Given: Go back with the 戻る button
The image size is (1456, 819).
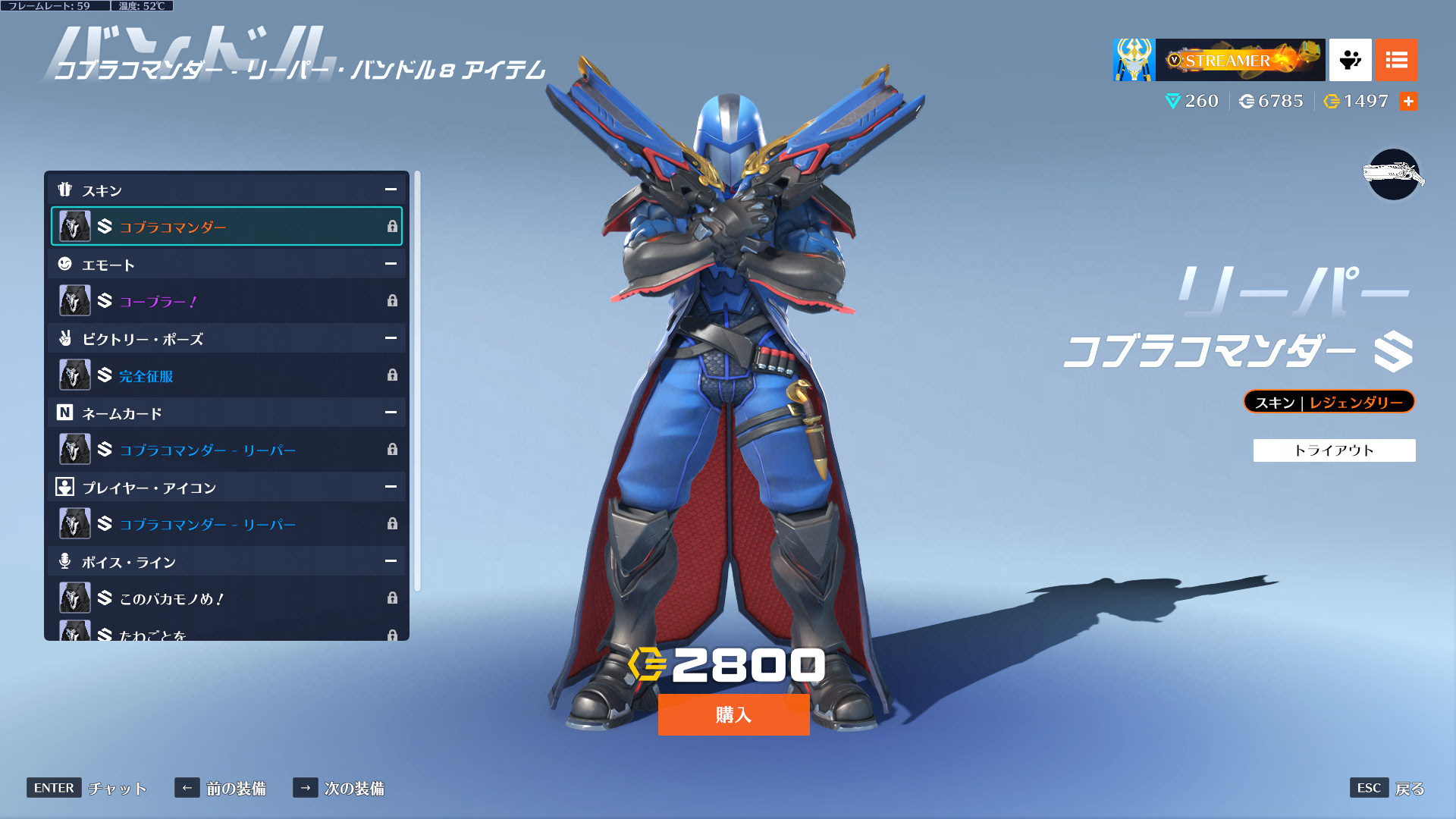Looking at the screenshot, I should [x=1387, y=788].
